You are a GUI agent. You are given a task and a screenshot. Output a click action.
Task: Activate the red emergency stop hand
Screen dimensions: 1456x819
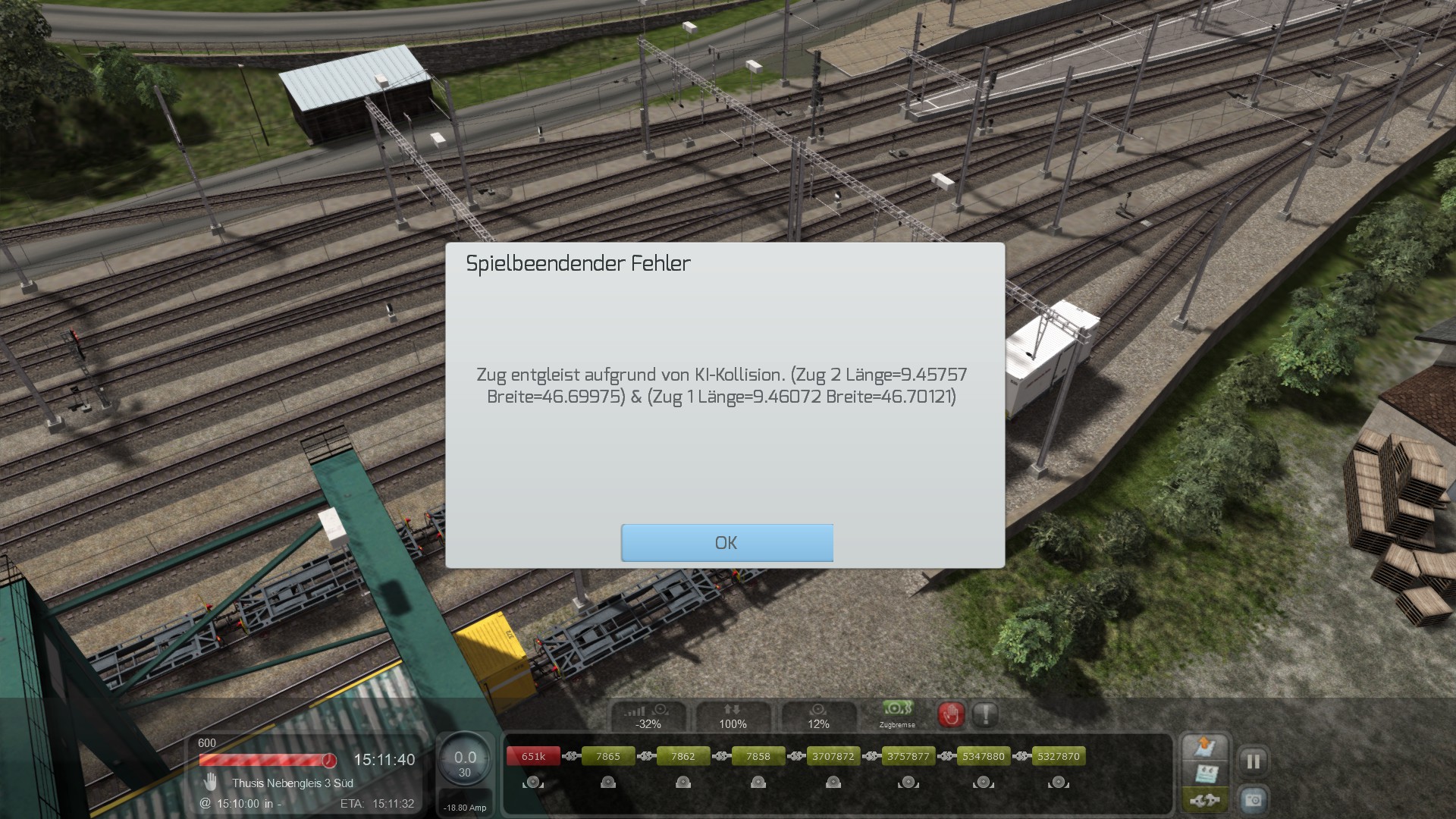coord(951,714)
